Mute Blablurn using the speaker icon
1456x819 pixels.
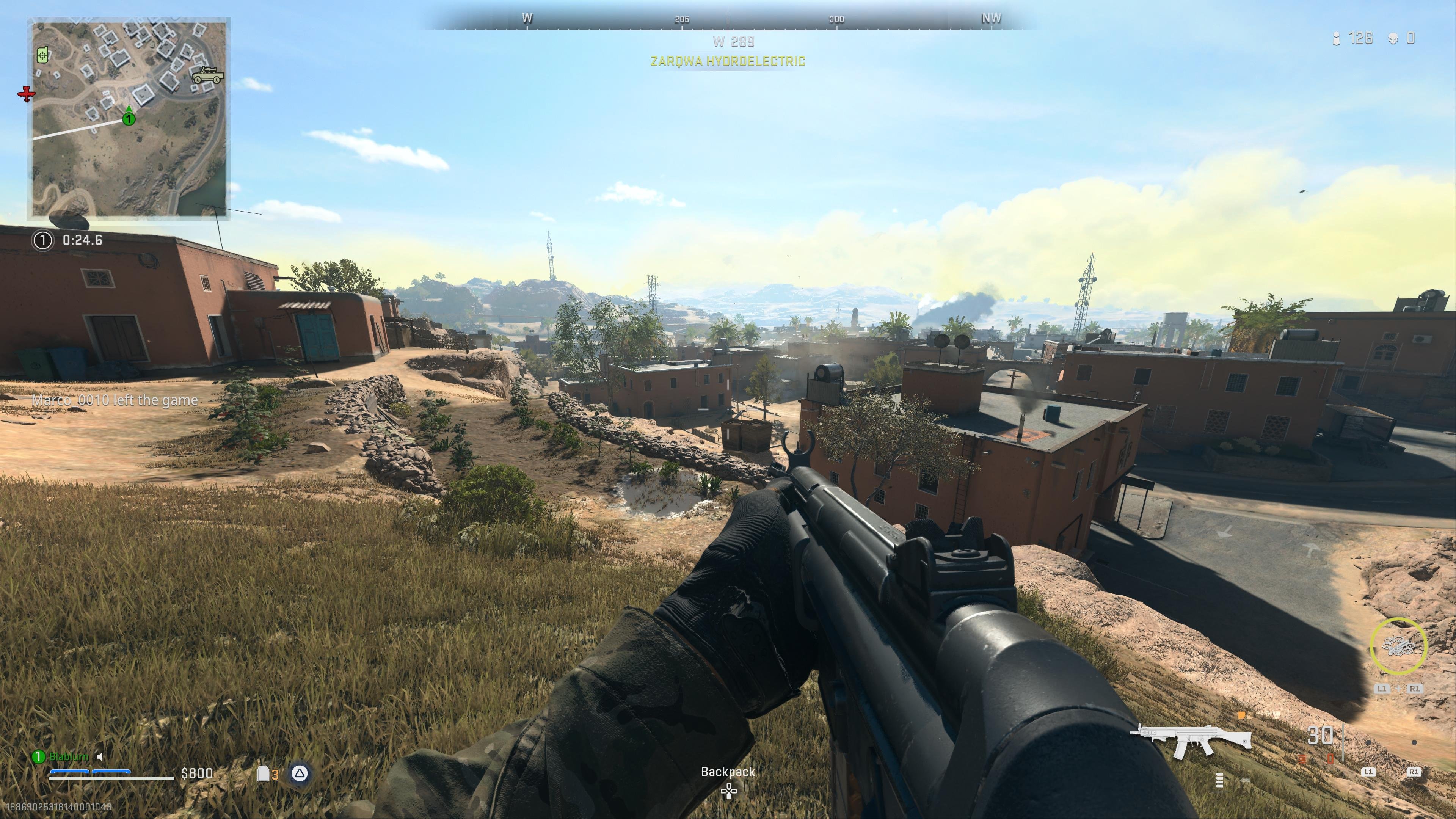[x=99, y=757]
